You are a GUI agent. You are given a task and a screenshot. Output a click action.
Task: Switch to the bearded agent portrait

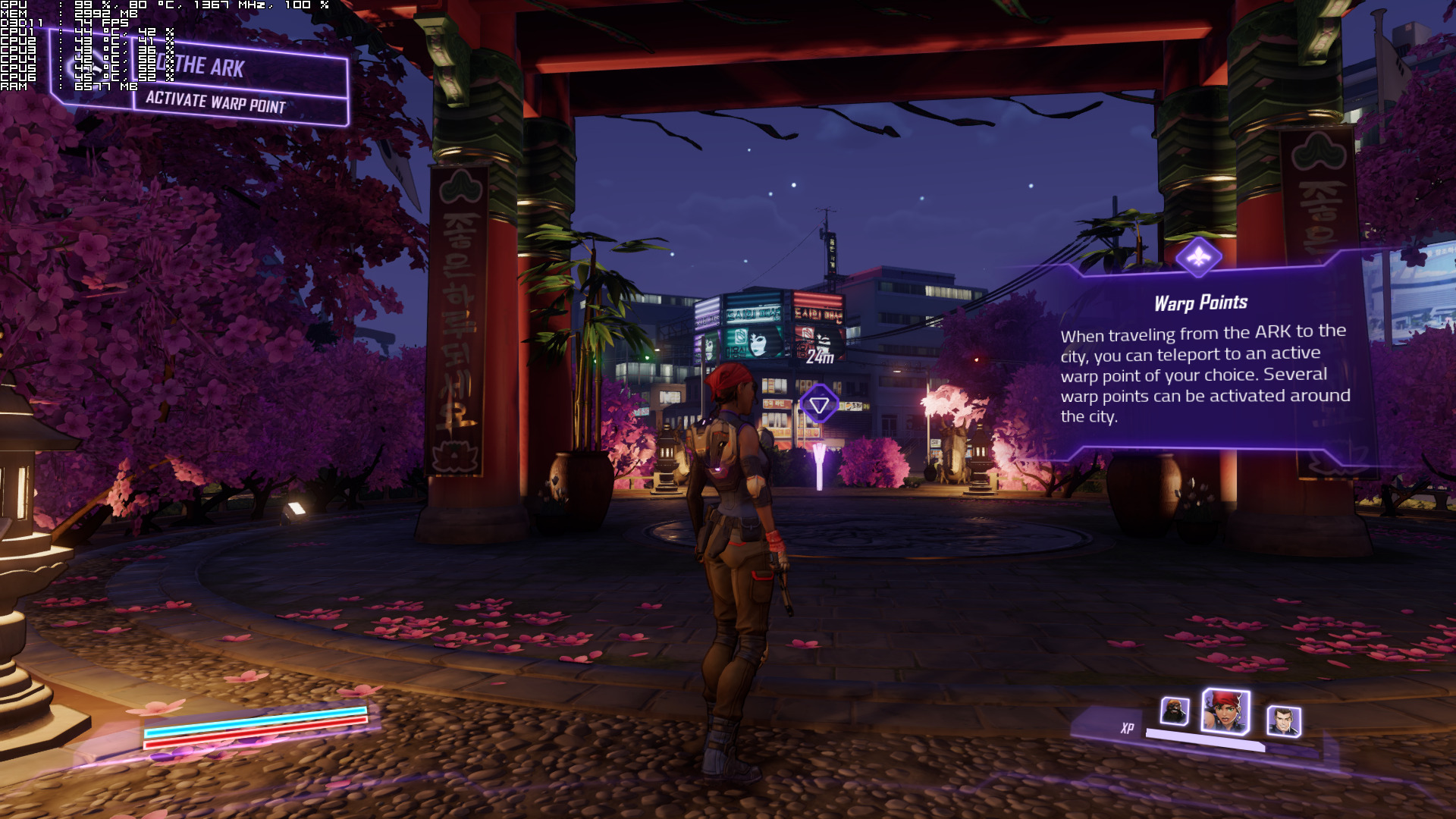[x=1174, y=711]
